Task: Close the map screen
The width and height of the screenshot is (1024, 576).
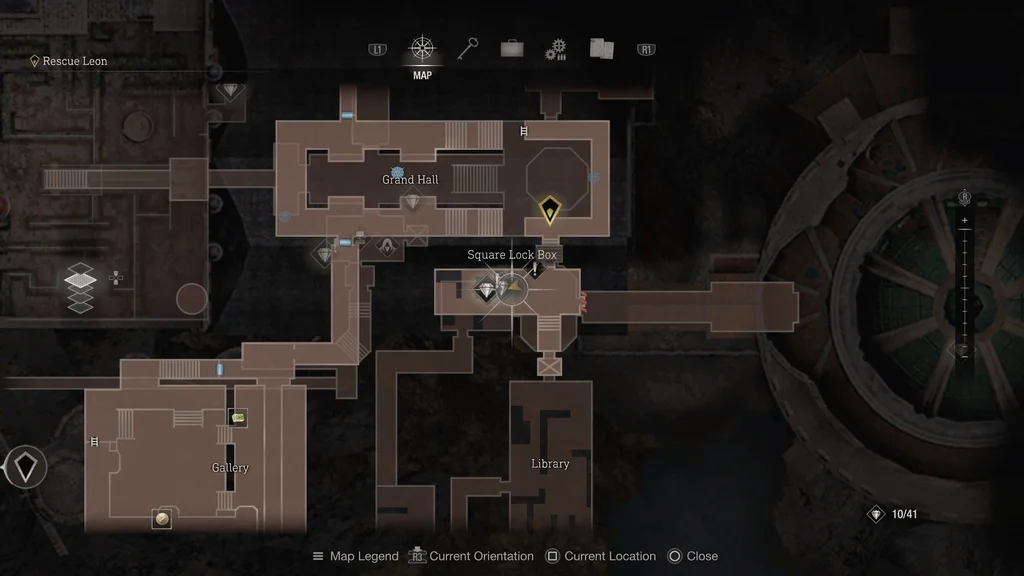Action: click(x=692, y=556)
